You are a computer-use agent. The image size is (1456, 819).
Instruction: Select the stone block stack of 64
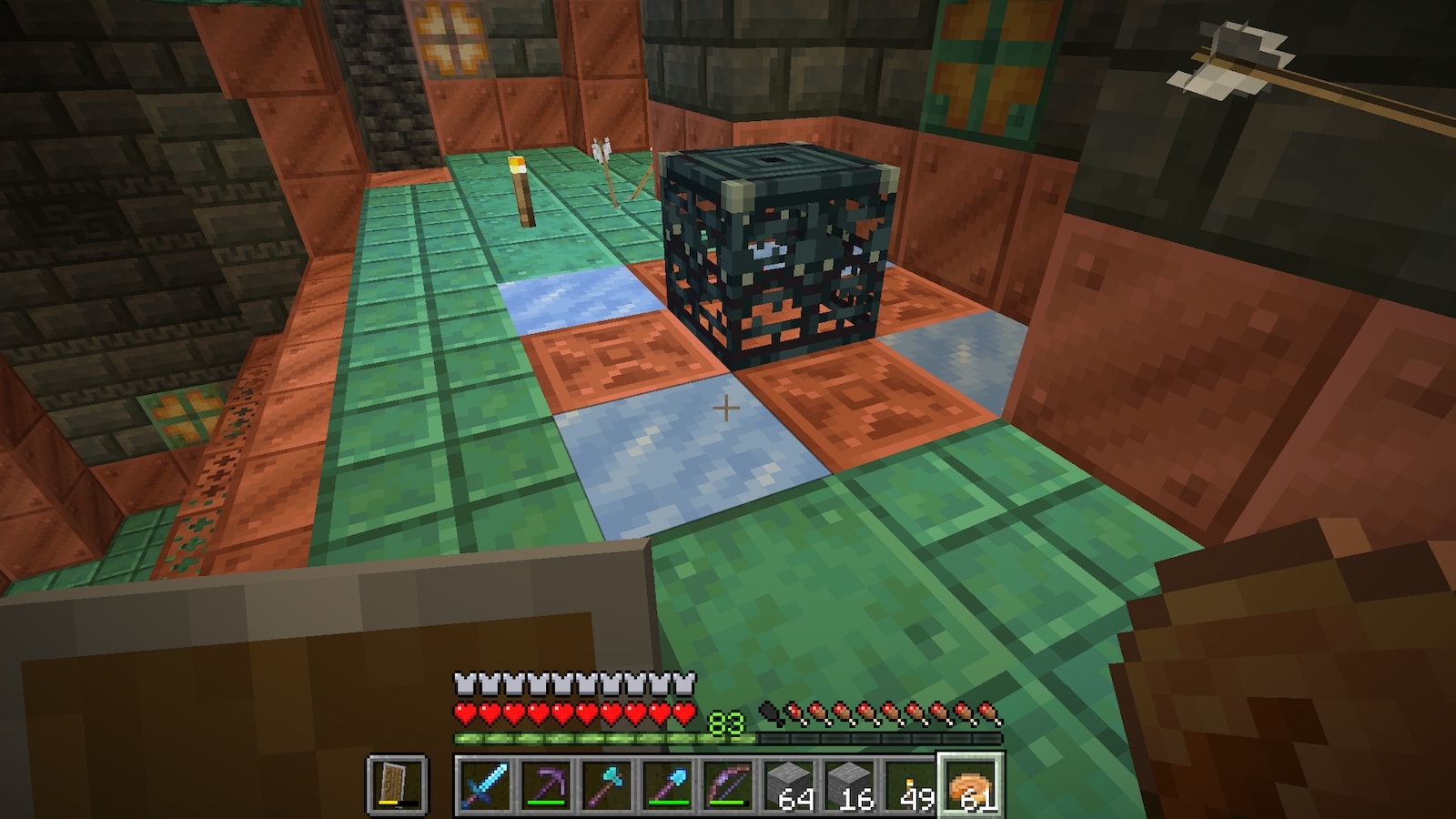point(789,784)
